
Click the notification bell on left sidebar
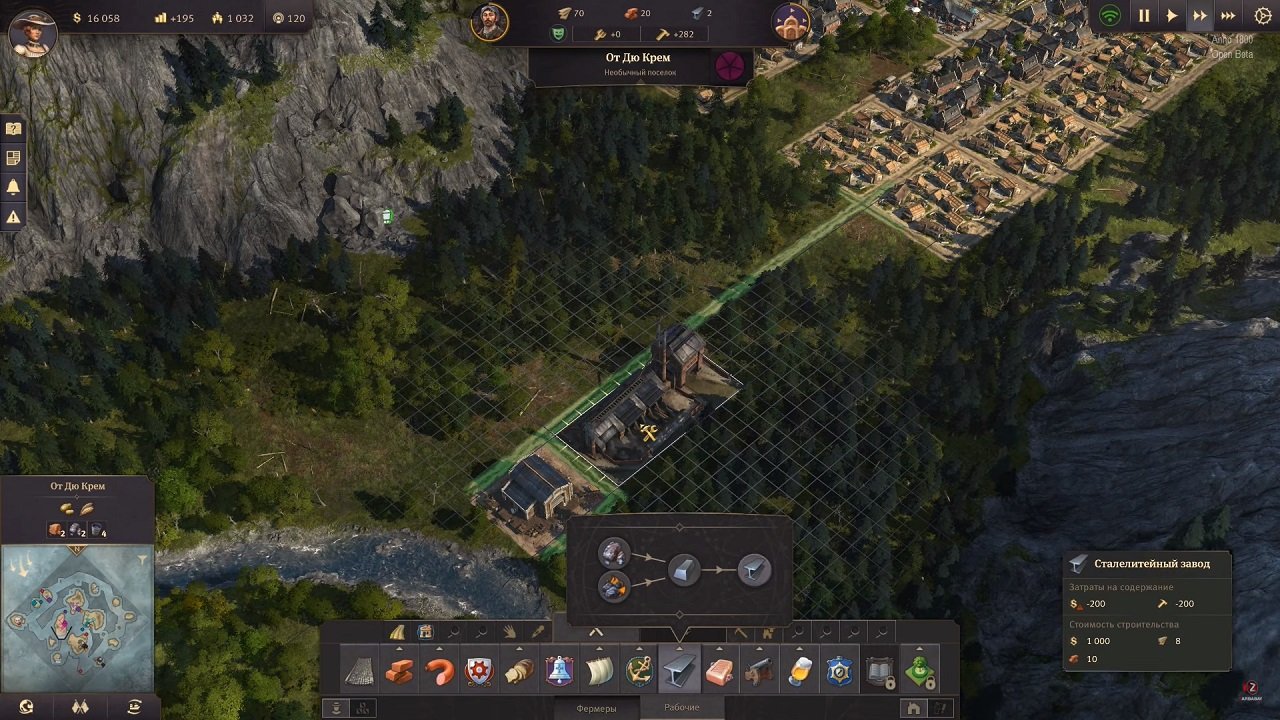[13, 184]
